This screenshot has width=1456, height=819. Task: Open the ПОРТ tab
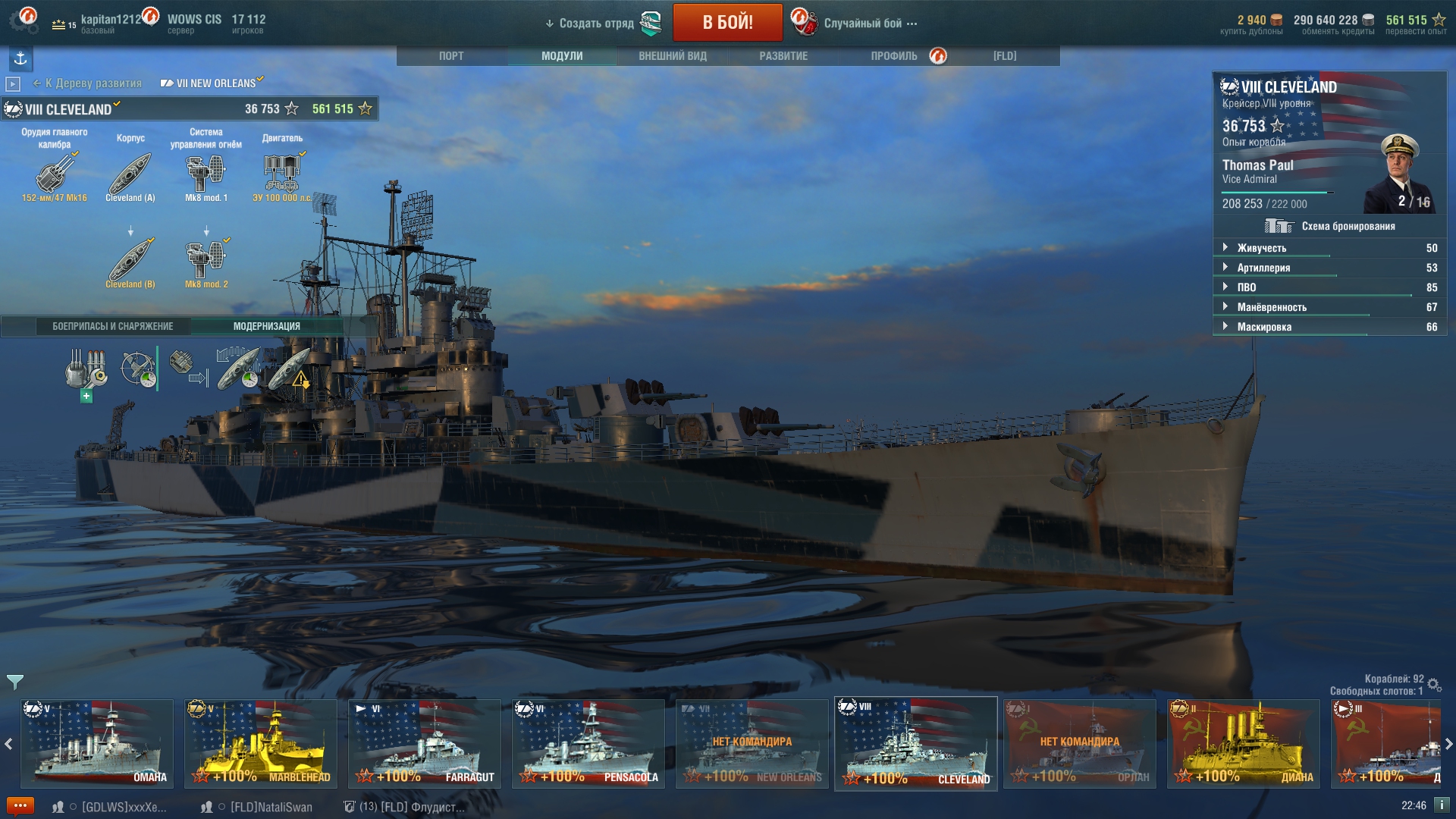point(451,56)
